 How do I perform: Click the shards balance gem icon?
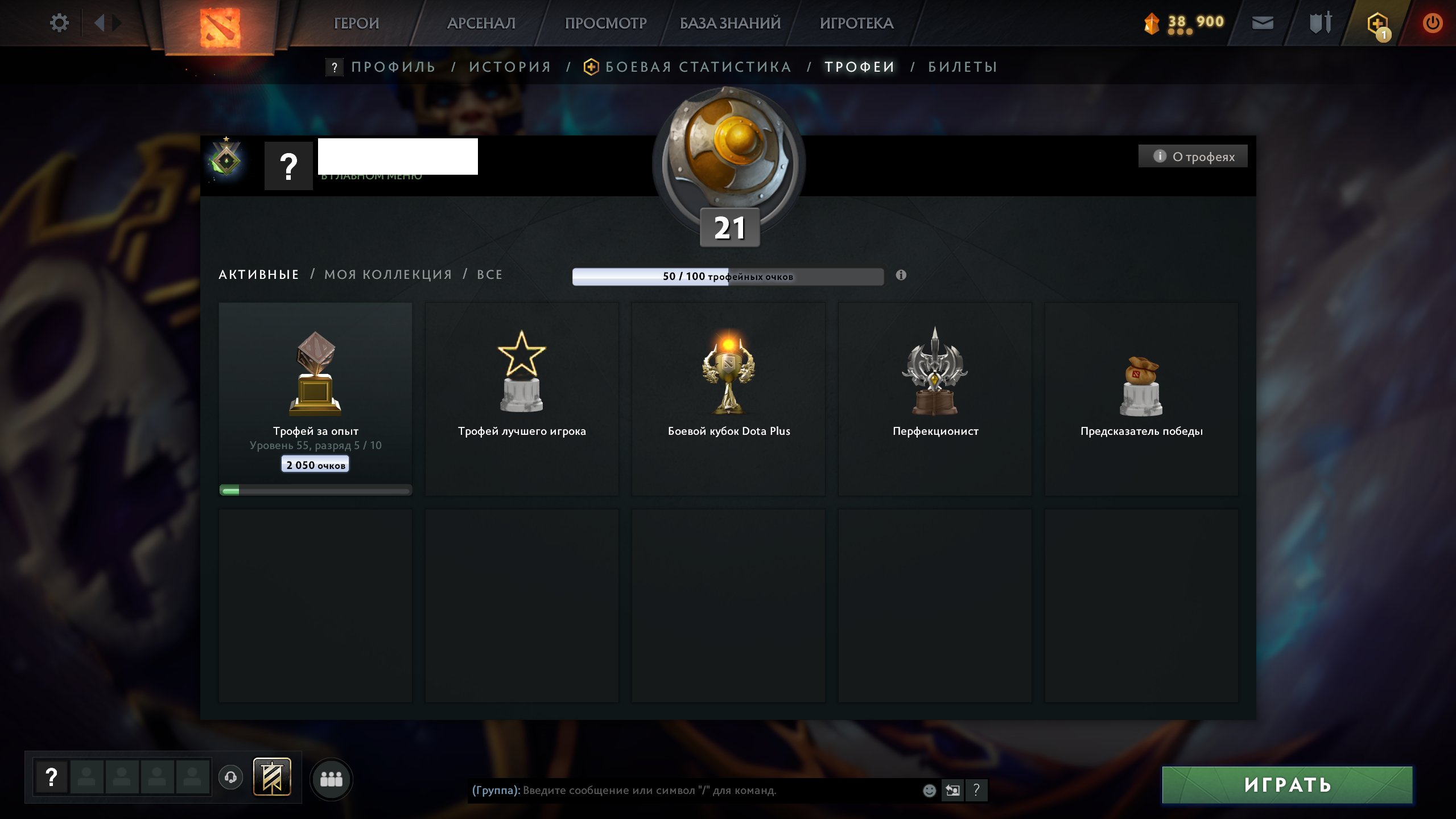(x=1153, y=22)
